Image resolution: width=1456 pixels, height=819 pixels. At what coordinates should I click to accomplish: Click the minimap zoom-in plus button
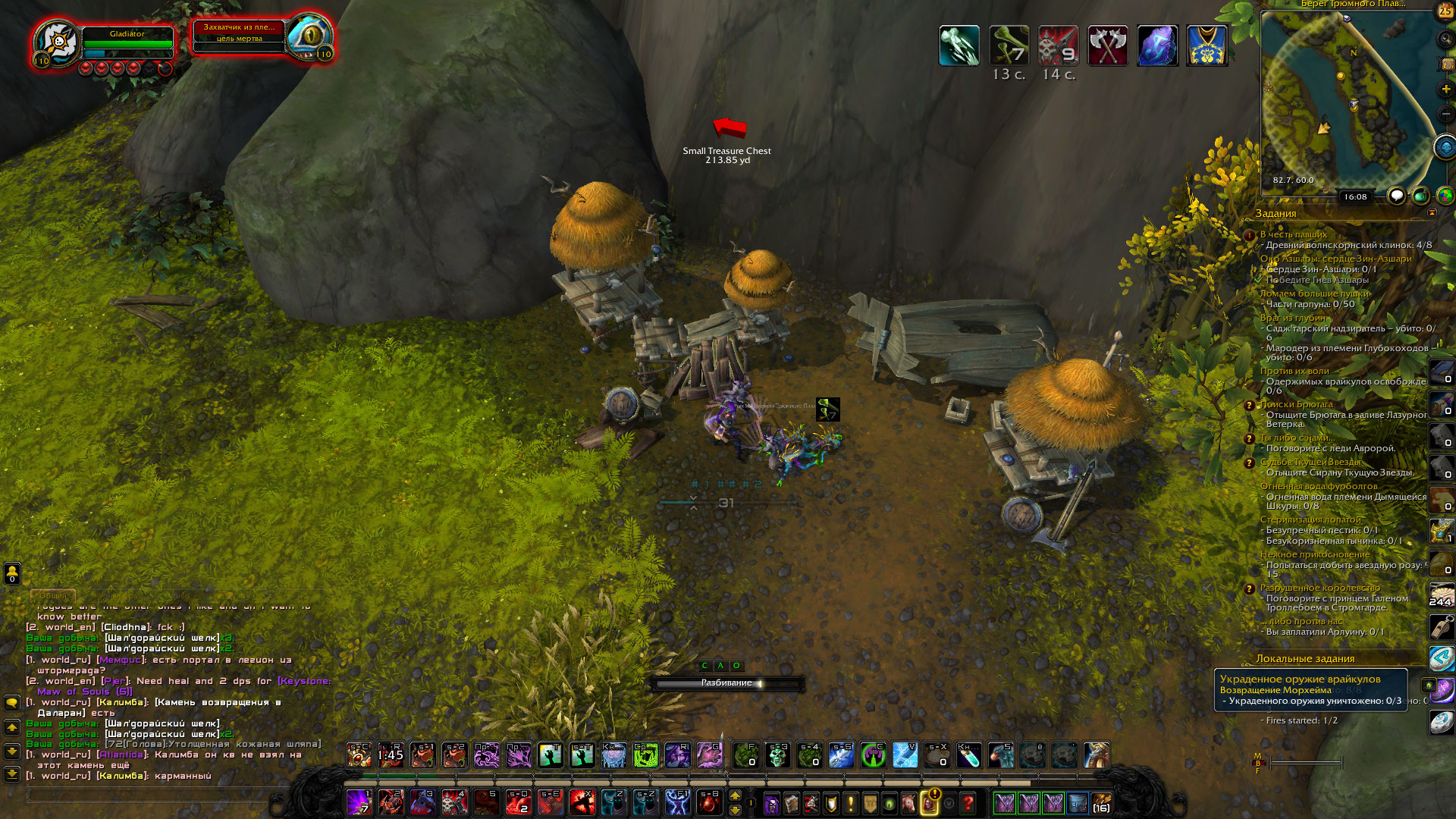(x=1445, y=89)
